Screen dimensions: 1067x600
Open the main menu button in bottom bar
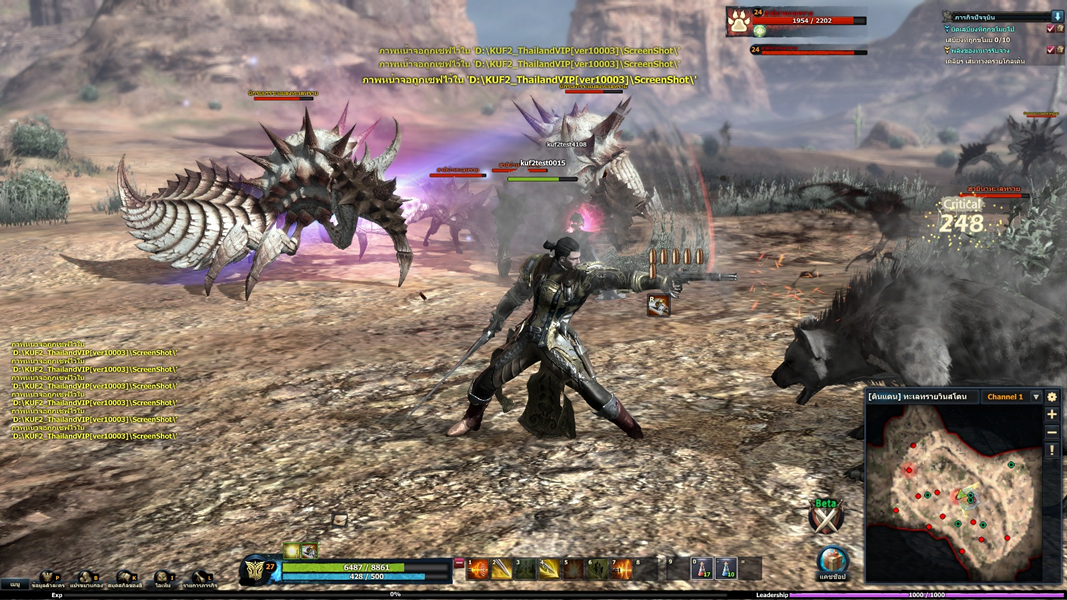(x=15, y=584)
